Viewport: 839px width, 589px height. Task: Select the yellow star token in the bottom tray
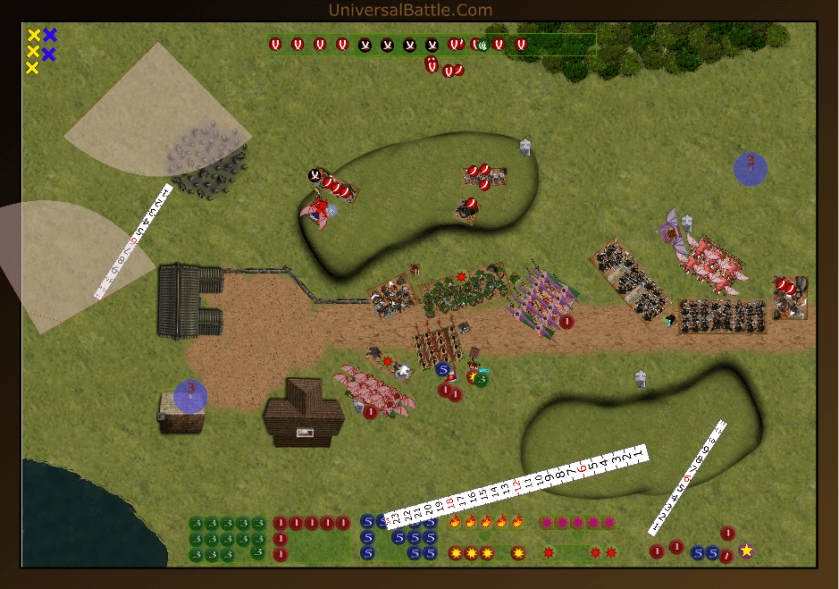[746, 550]
